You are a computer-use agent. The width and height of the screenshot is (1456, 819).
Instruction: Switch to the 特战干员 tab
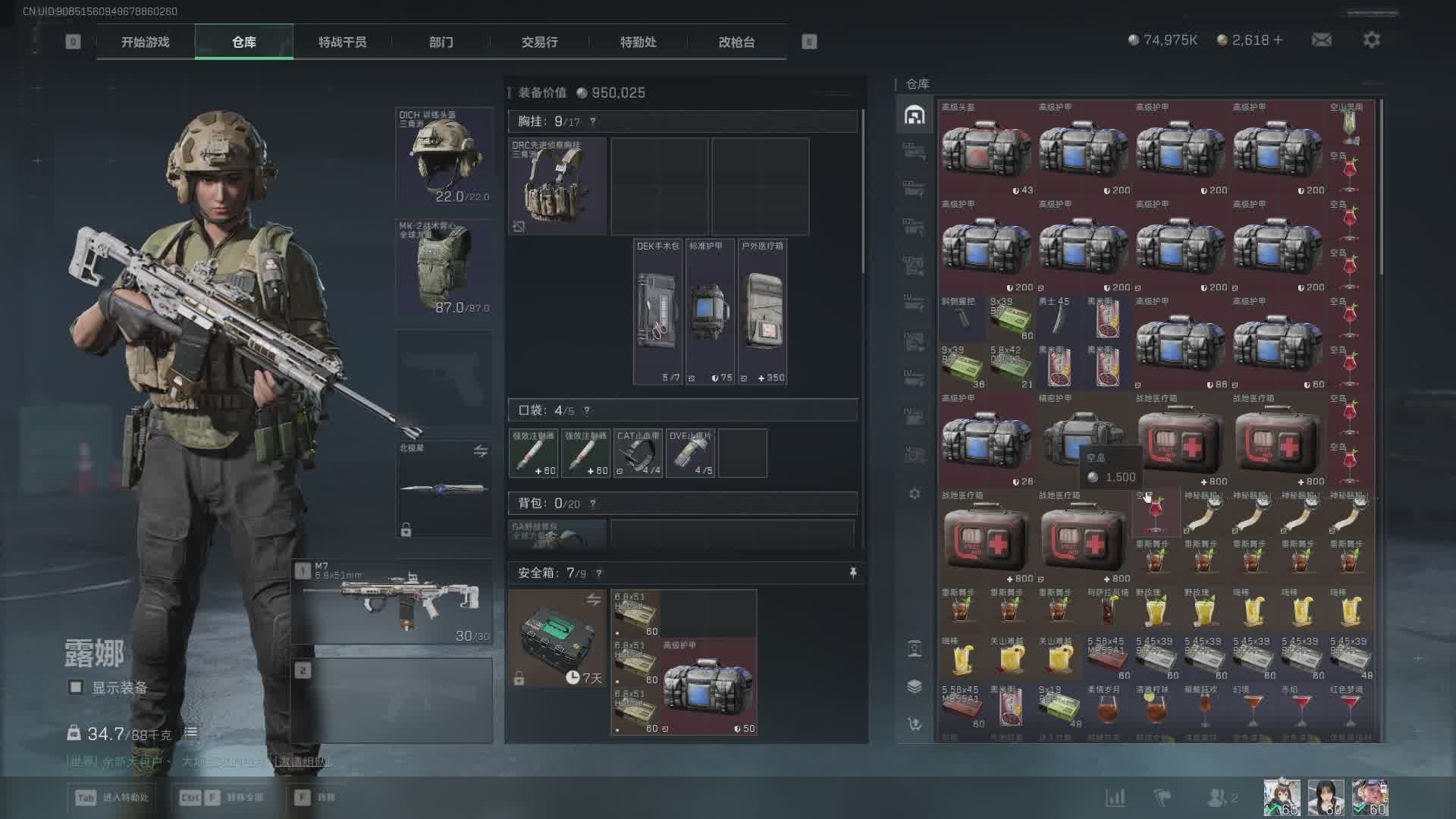(342, 42)
